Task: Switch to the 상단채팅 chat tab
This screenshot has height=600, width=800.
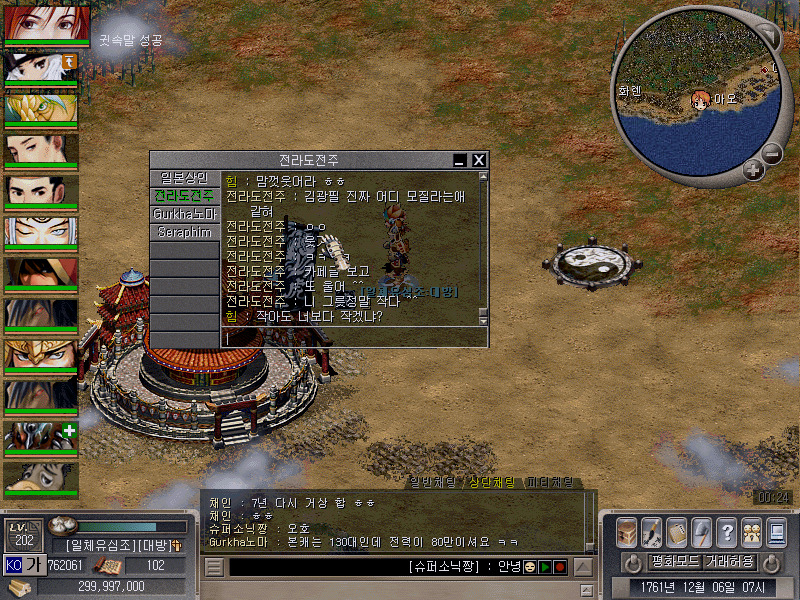Action: click(x=491, y=482)
